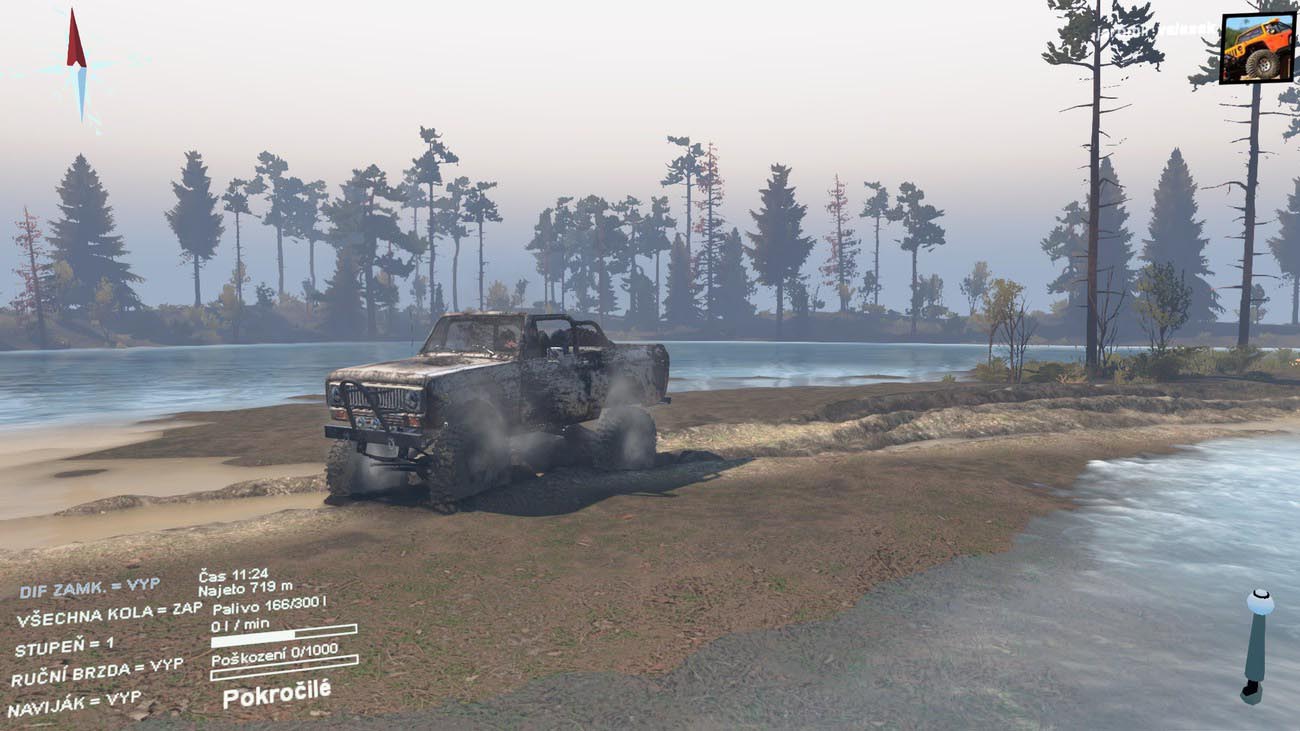Open the Pokročilé advanced menu
Viewport: 1300px width, 731px height.
tap(276, 693)
